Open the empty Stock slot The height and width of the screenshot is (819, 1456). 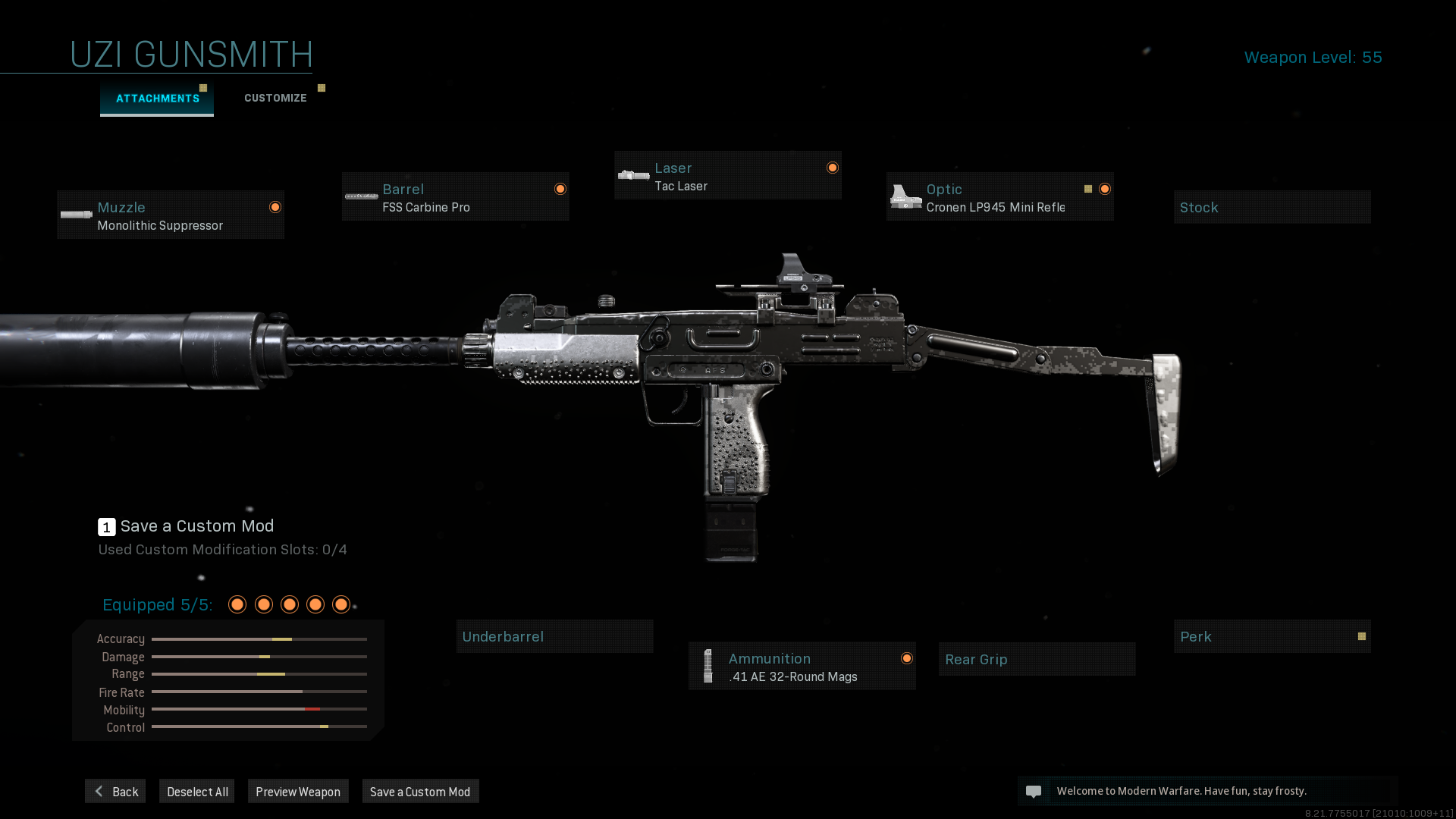(x=1272, y=208)
